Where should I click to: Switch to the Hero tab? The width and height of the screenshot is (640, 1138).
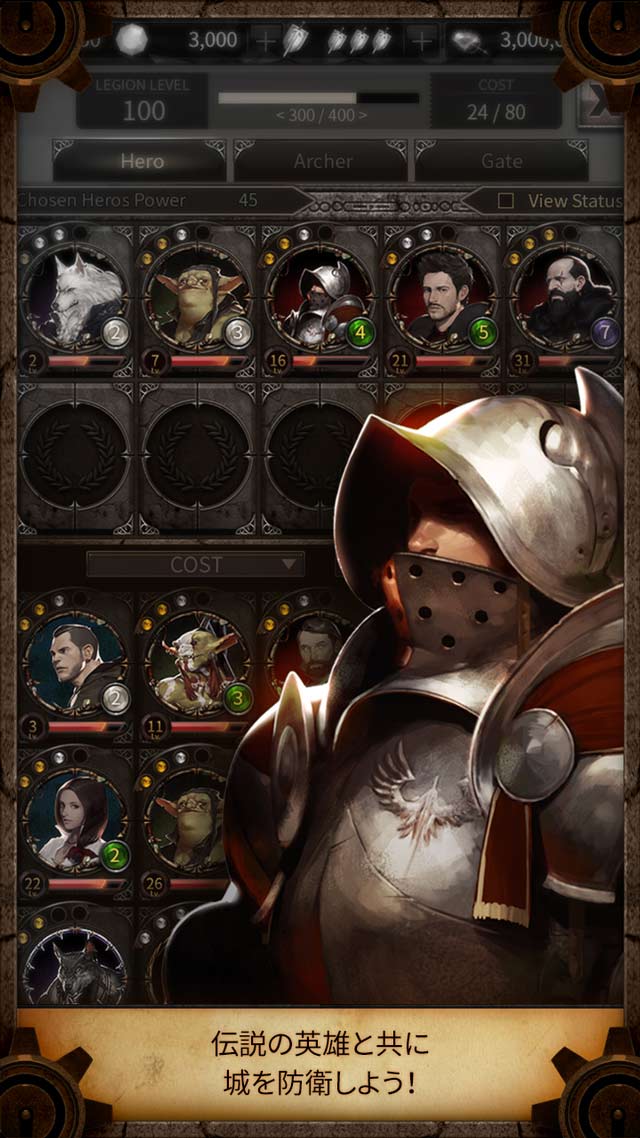[141, 161]
